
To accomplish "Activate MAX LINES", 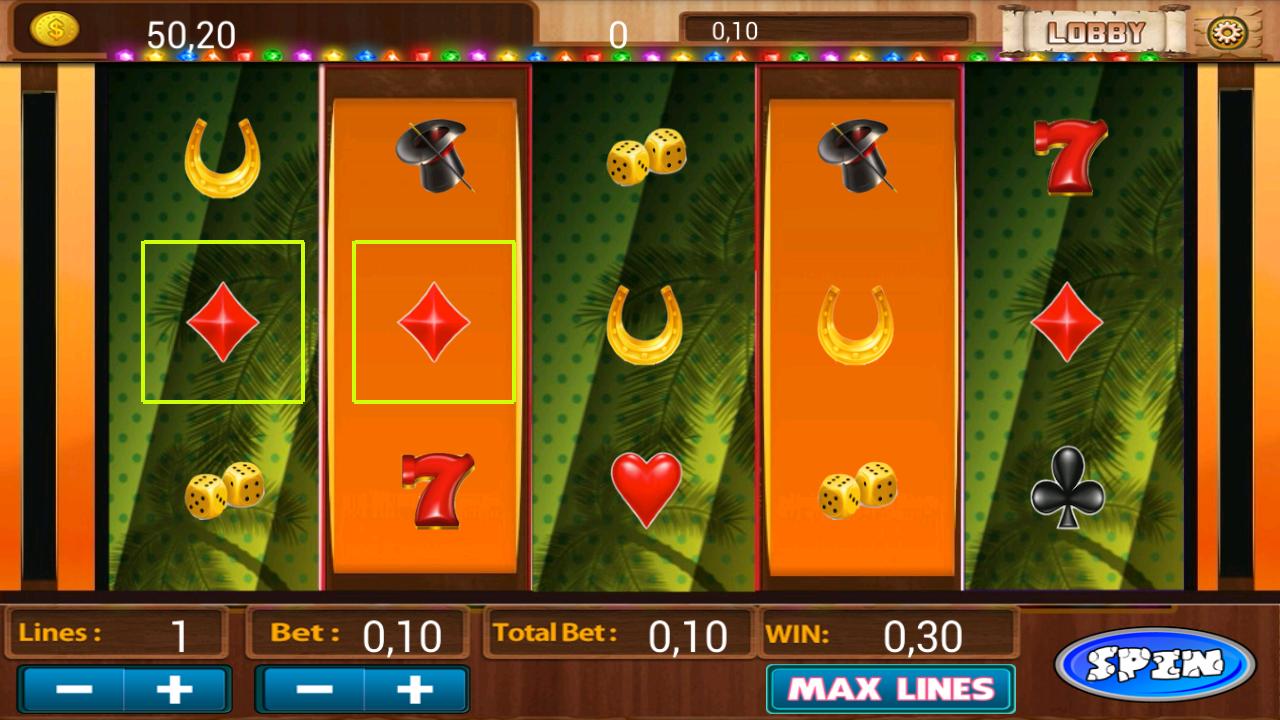I will click(x=889, y=688).
